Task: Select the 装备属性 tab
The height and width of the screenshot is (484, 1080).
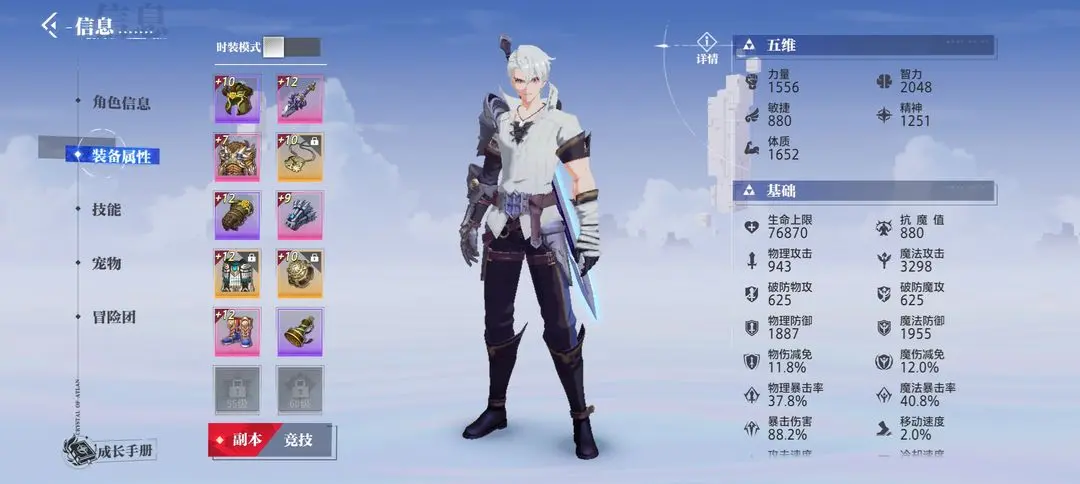Action: 121,156
